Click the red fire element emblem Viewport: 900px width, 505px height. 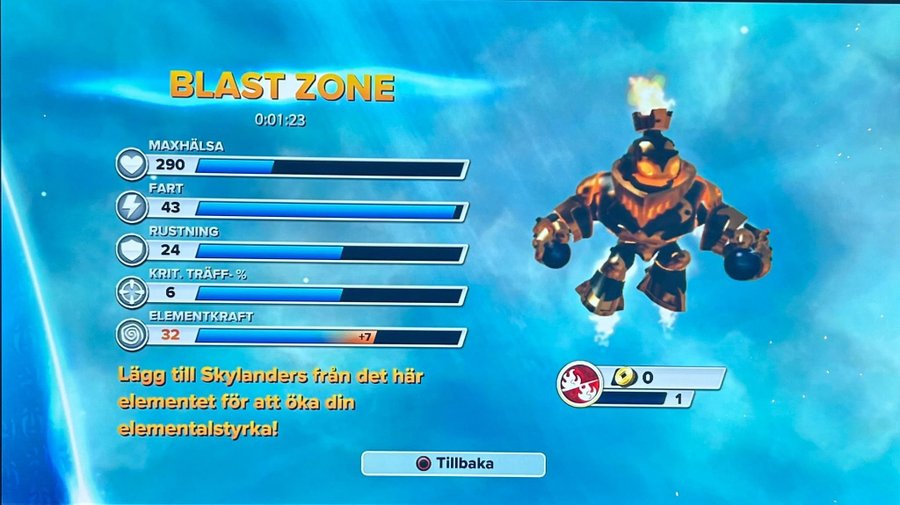pos(580,384)
